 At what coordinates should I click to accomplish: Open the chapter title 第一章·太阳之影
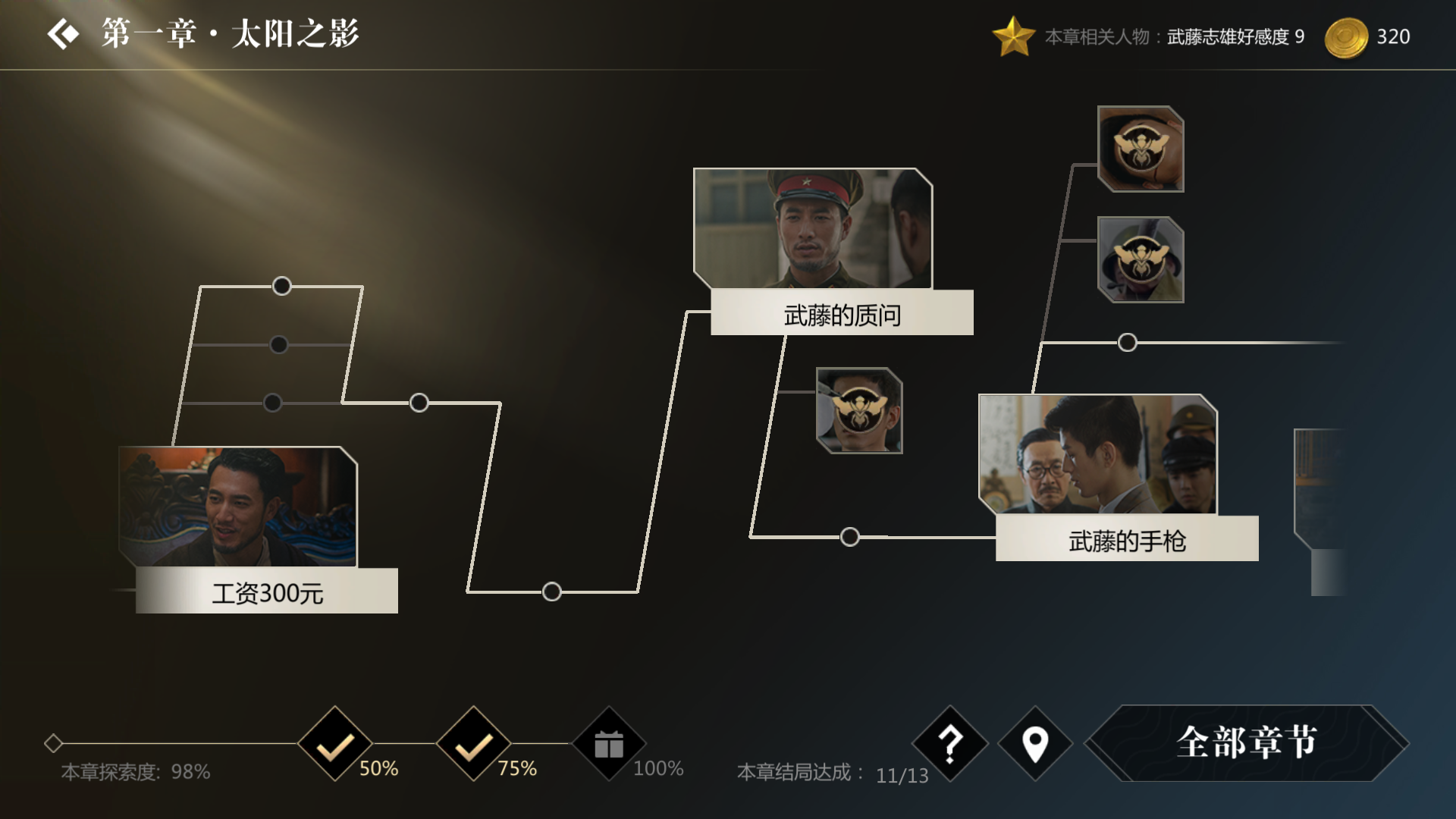click(227, 33)
